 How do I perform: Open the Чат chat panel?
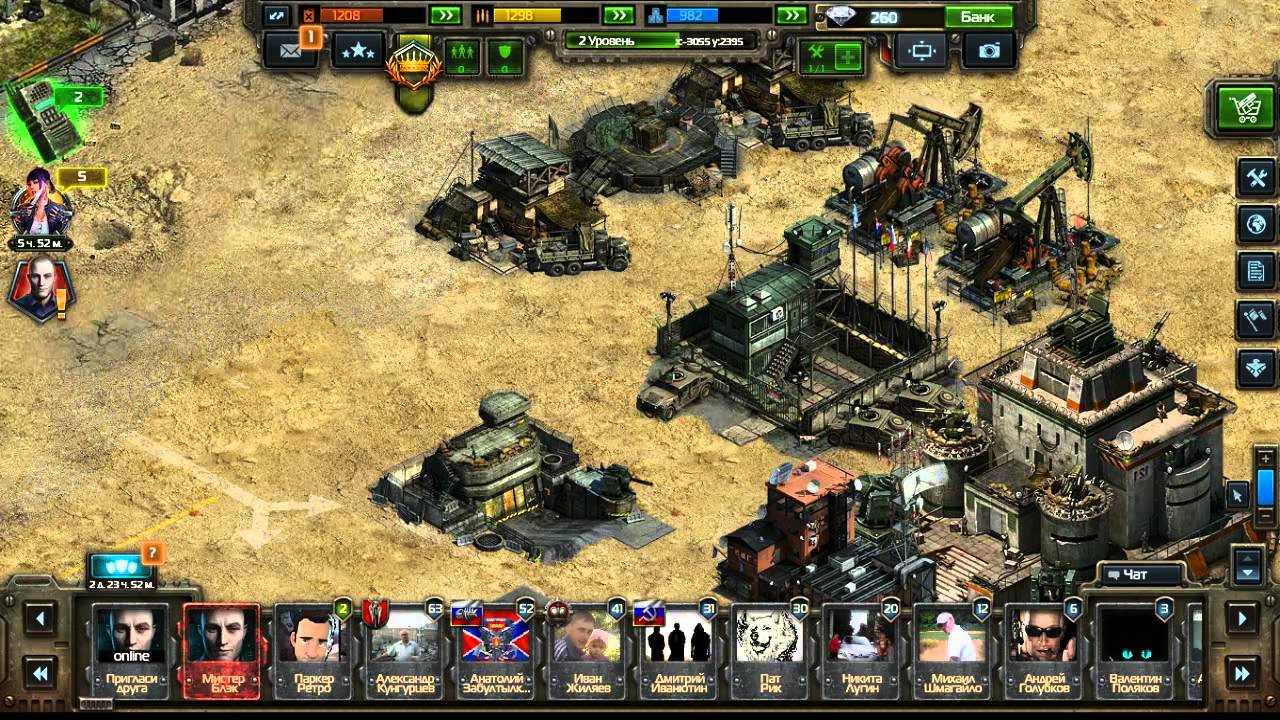(x=1133, y=574)
